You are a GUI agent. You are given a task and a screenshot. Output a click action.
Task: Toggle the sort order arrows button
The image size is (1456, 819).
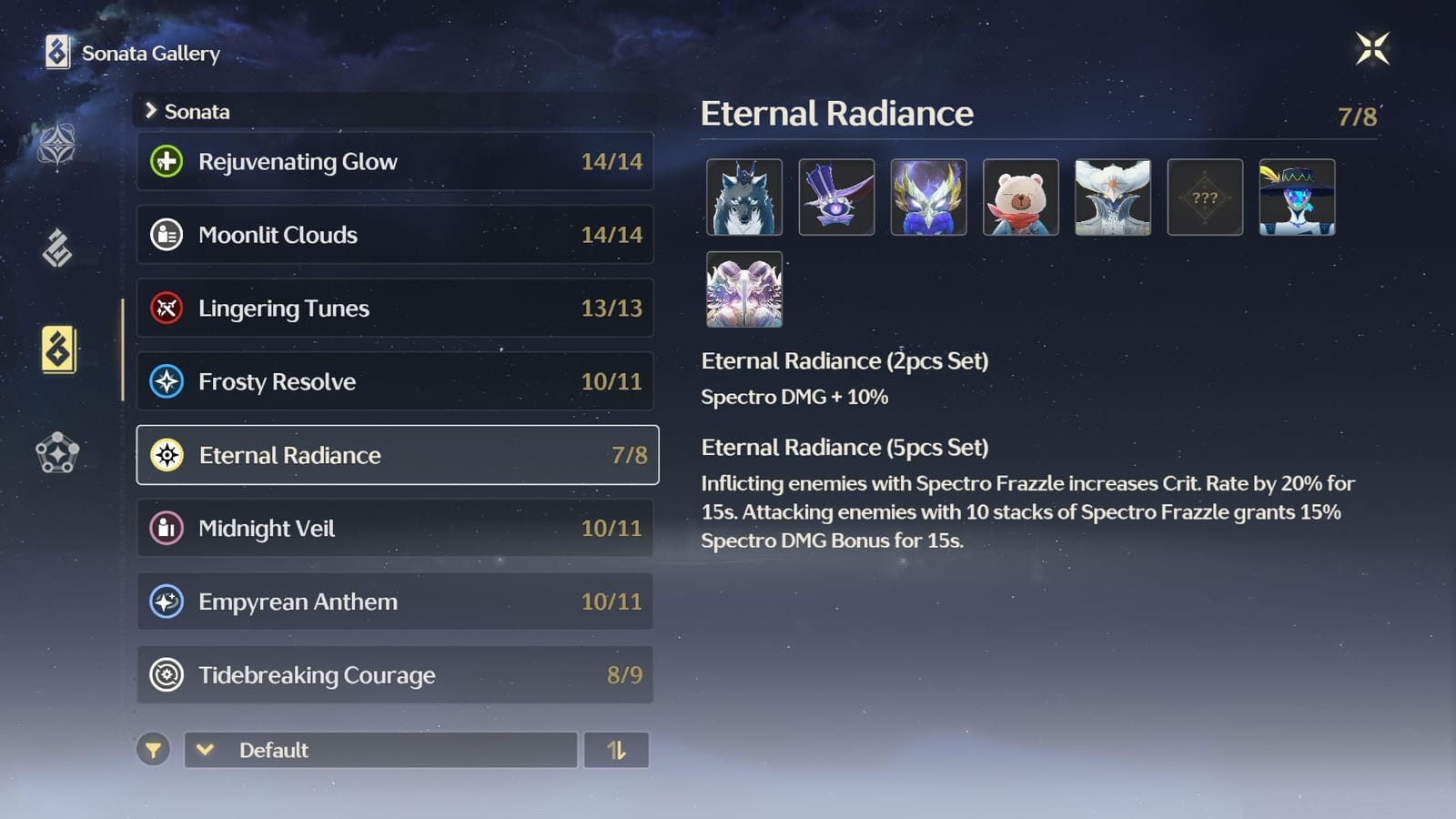point(617,750)
